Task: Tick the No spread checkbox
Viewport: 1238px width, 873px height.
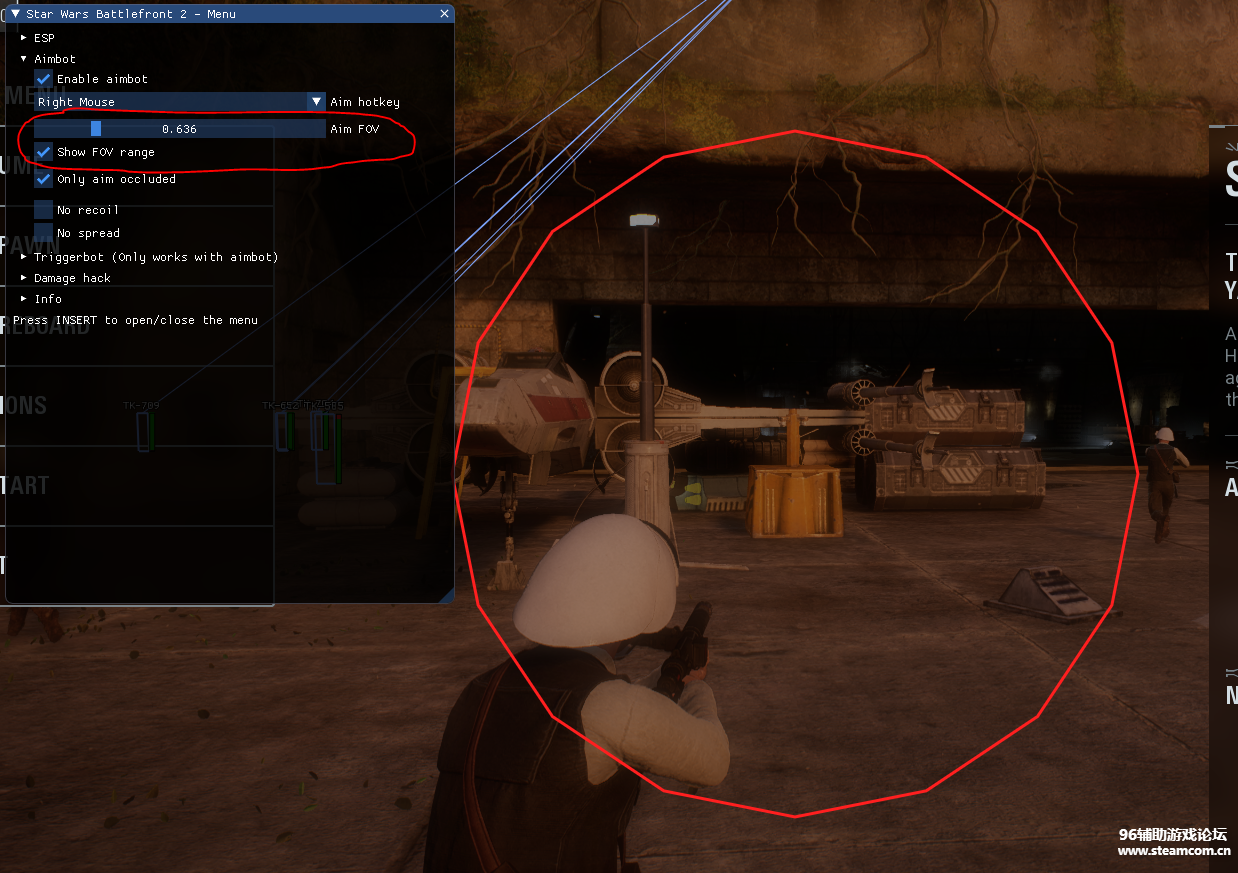Action: click(x=44, y=233)
